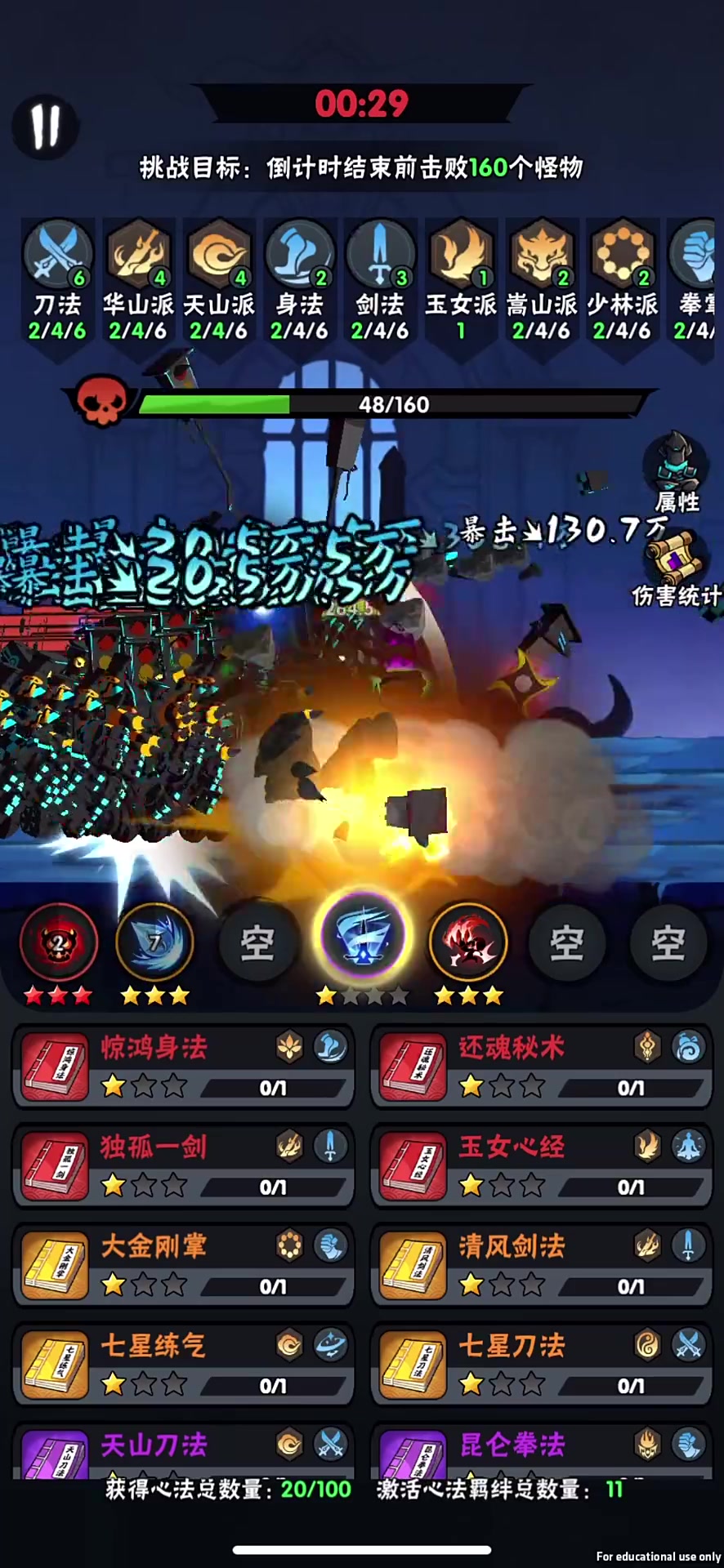Viewport: 724px width, 1568px height.
Task: Pick the 独孤一剑 manual card
Action: tap(183, 1165)
